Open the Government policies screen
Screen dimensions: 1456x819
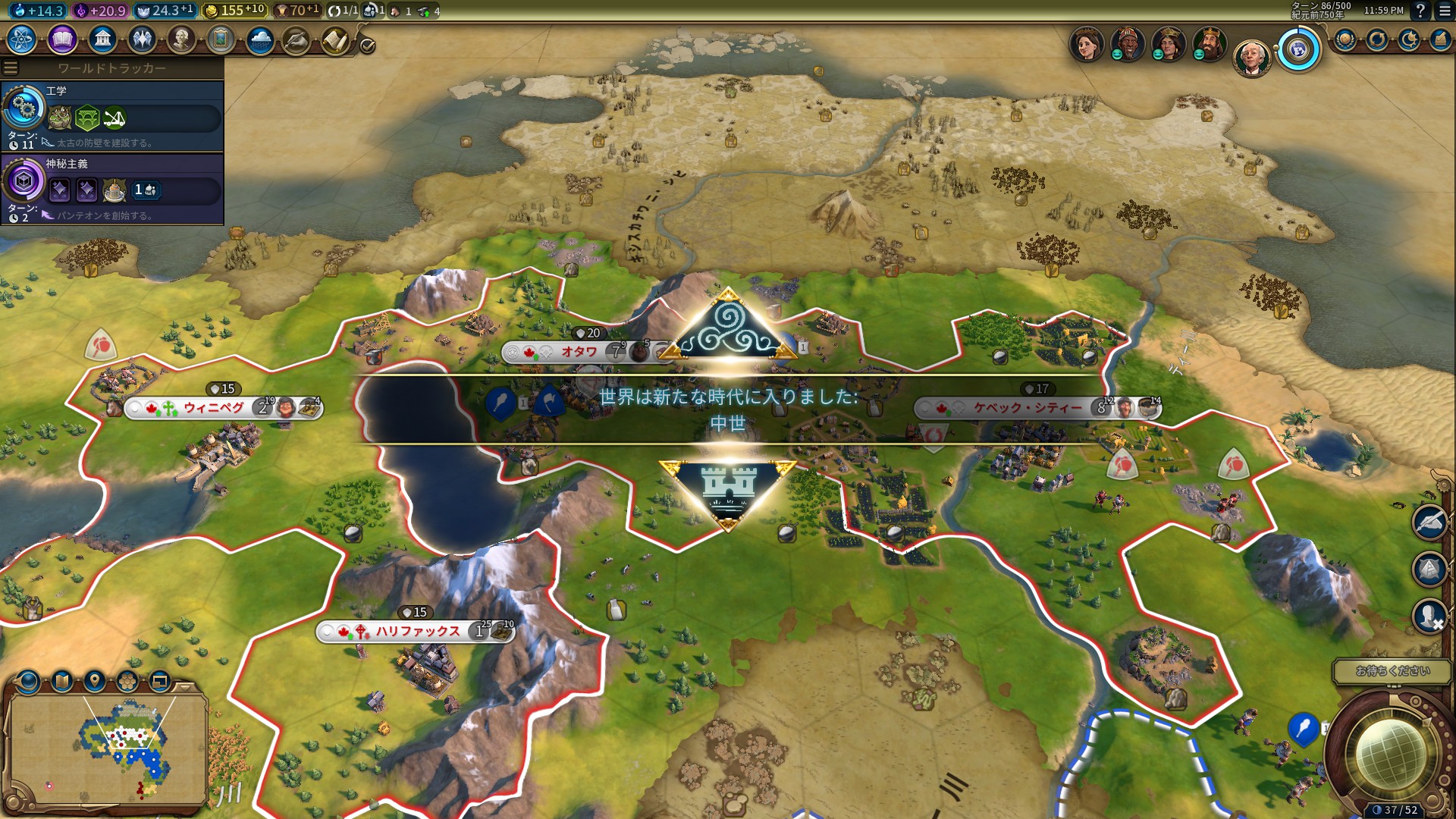pyautogui.click(x=103, y=43)
